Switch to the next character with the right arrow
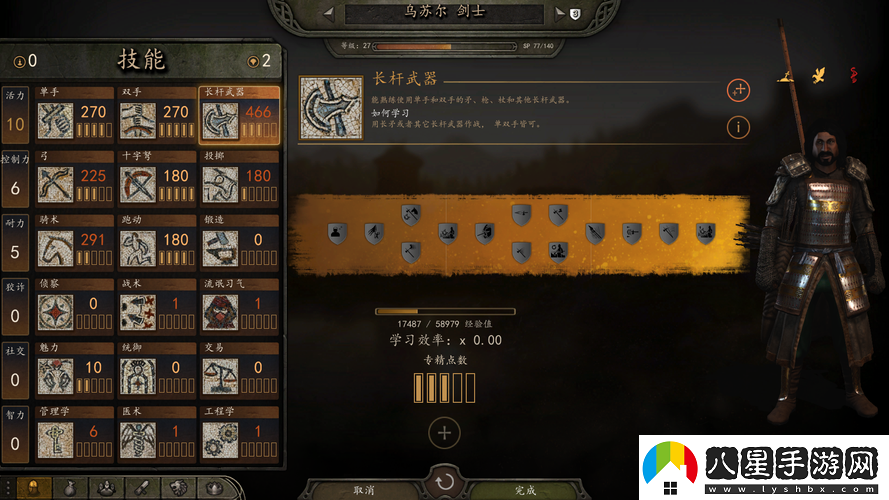The width and height of the screenshot is (889, 500). (x=560, y=14)
